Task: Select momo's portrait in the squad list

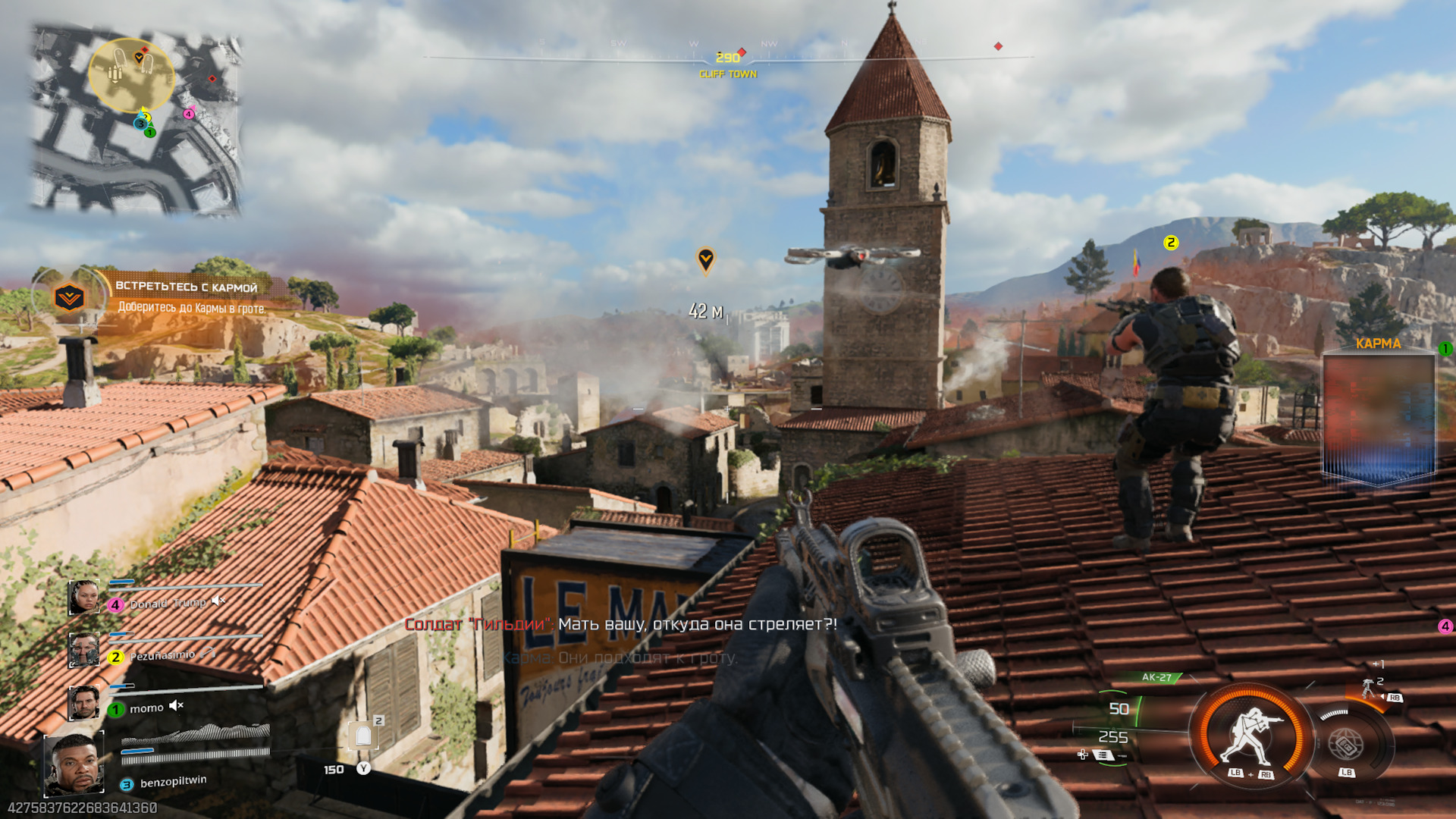Action: [83, 703]
